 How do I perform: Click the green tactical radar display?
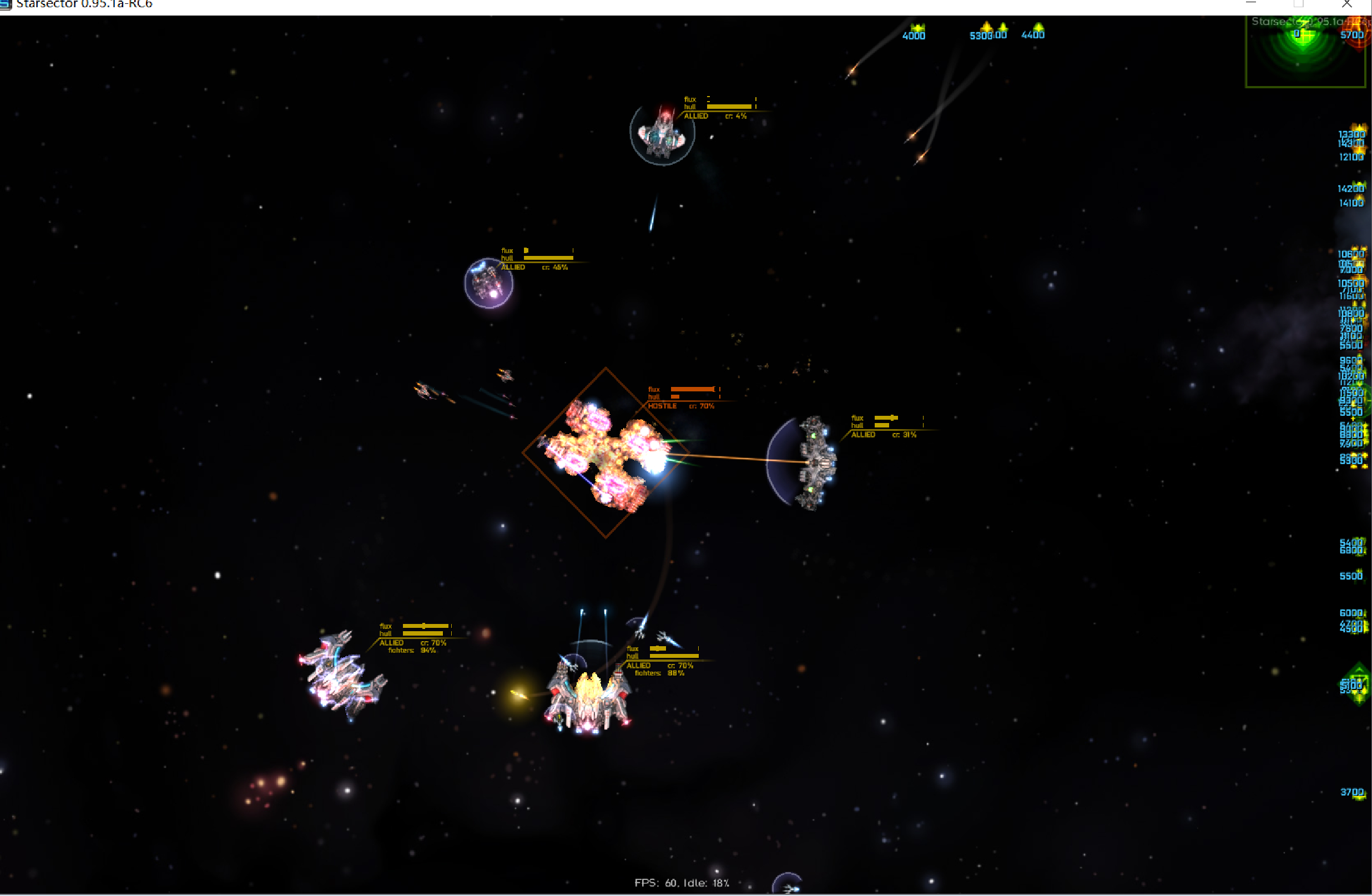click(x=1305, y=52)
